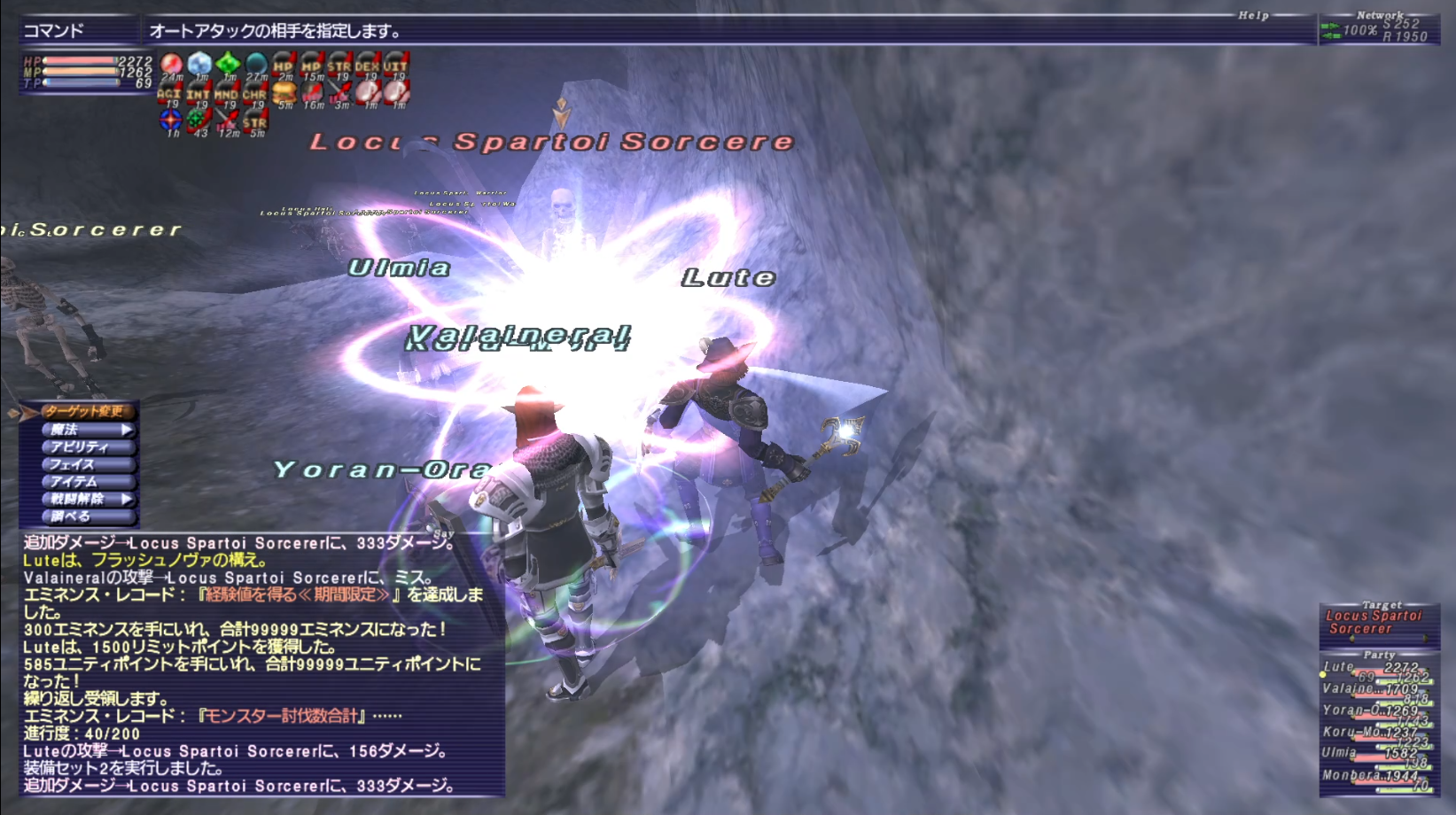Click the burger food effect icon
This screenshot has height=815, width=1456.
tap(284, 91)
